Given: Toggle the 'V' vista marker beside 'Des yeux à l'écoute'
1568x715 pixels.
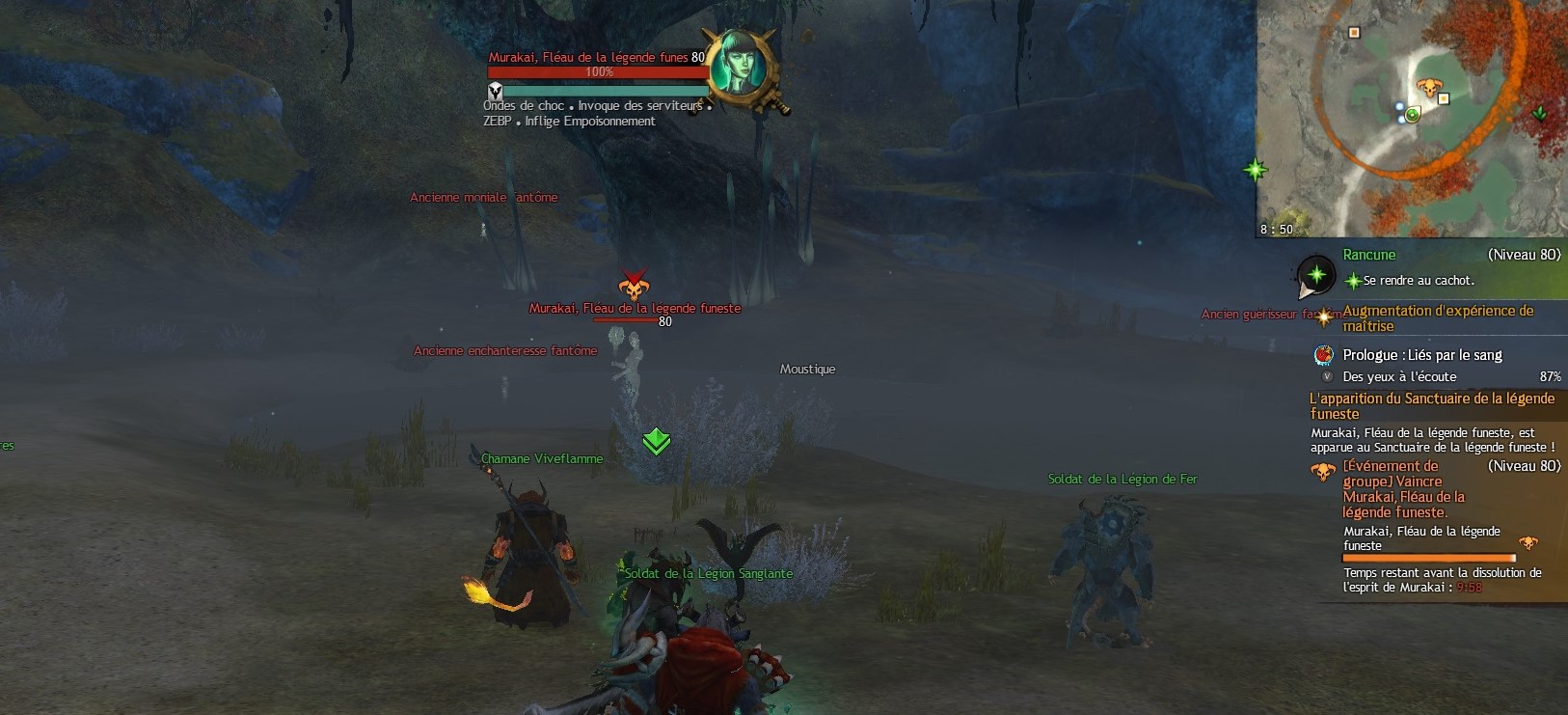Looking at the screenshot, I should [x=1326, y=374].
